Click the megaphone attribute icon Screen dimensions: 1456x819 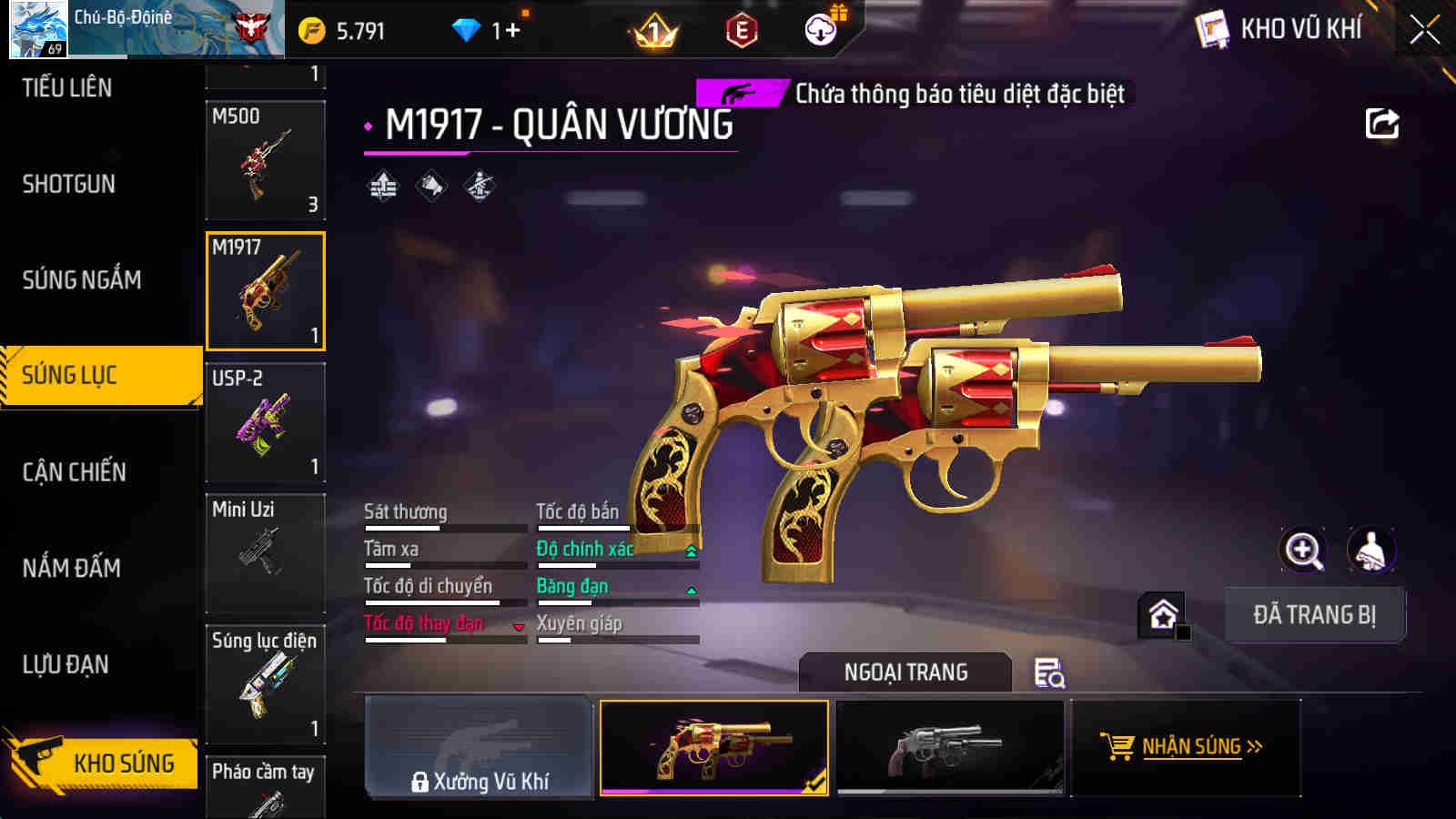430,186
